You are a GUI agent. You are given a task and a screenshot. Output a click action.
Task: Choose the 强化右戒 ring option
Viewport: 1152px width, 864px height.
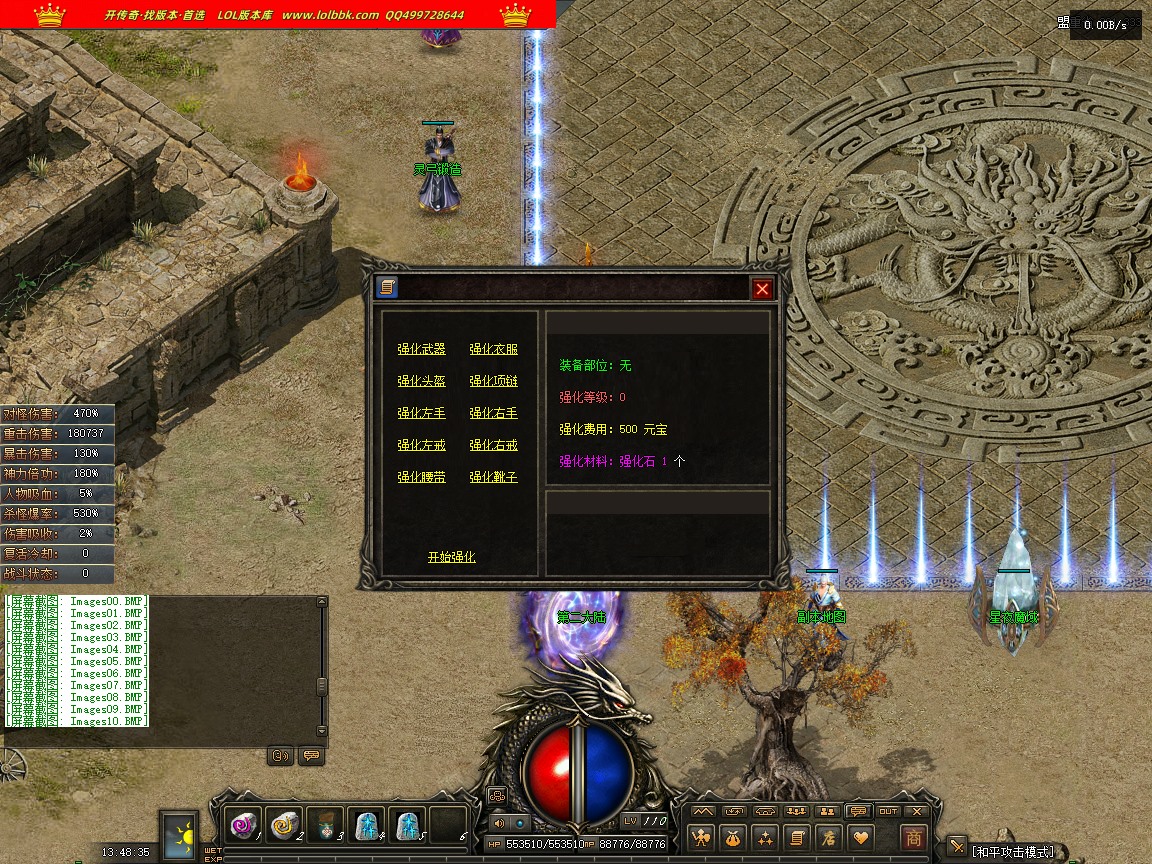494,445
